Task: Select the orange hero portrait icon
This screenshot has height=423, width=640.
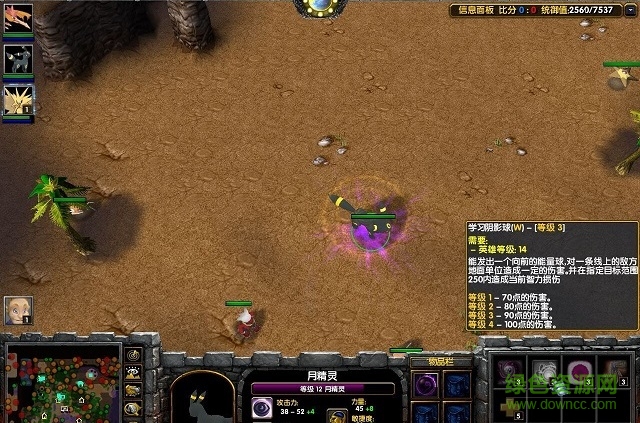Action: [19, 24]
